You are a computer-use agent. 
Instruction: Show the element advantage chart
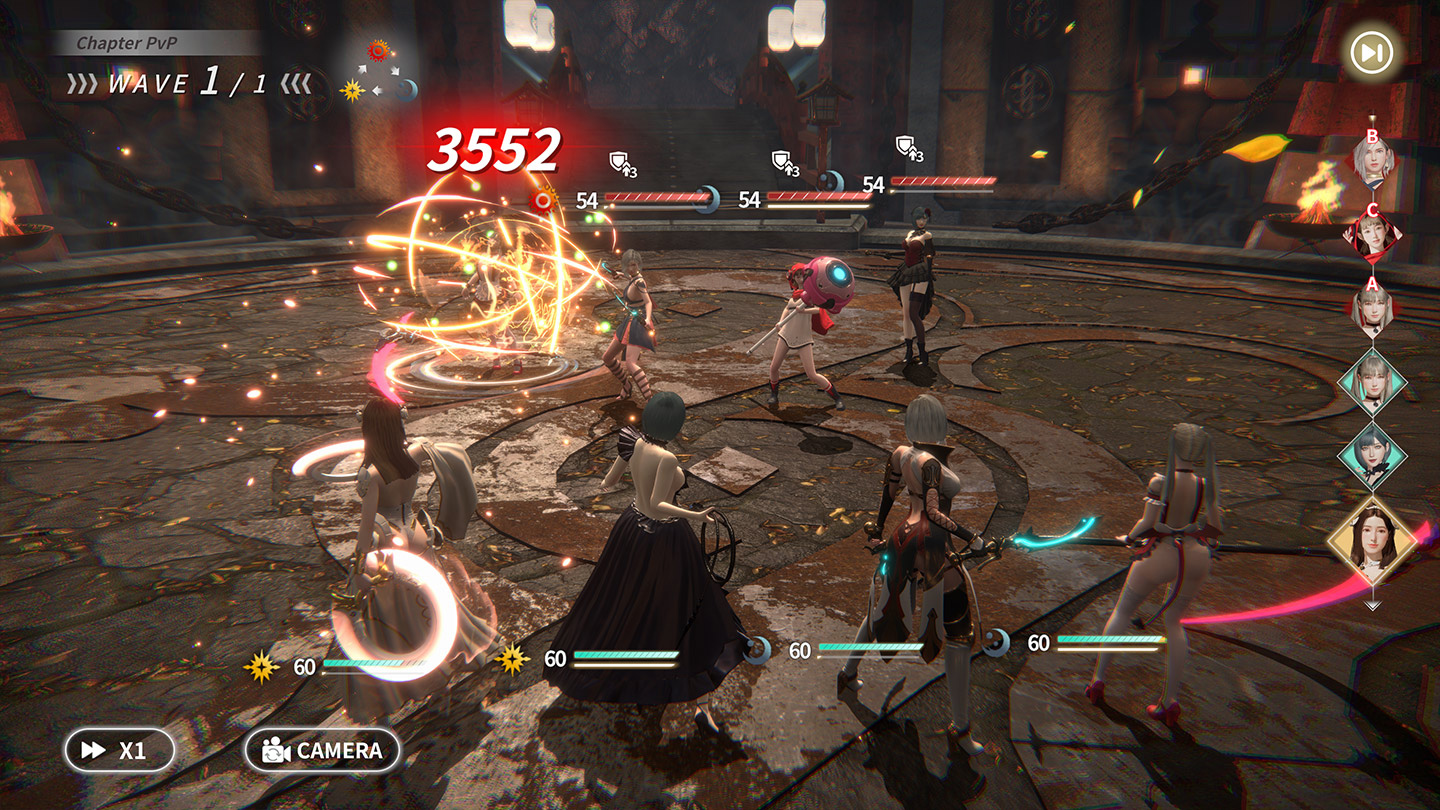pyautogui.click(x=379, y=70)
